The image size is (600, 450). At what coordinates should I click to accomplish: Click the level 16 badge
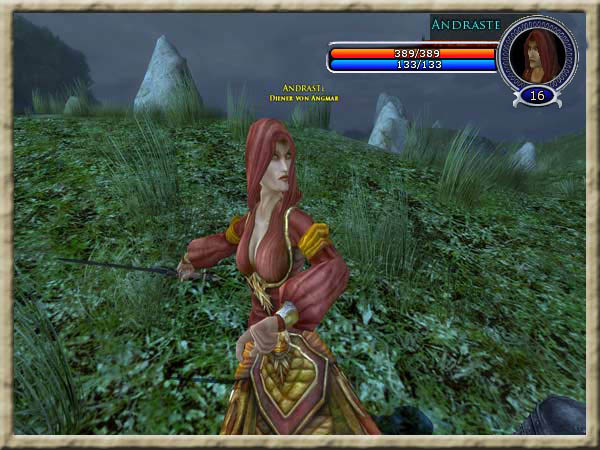point(537,96)
